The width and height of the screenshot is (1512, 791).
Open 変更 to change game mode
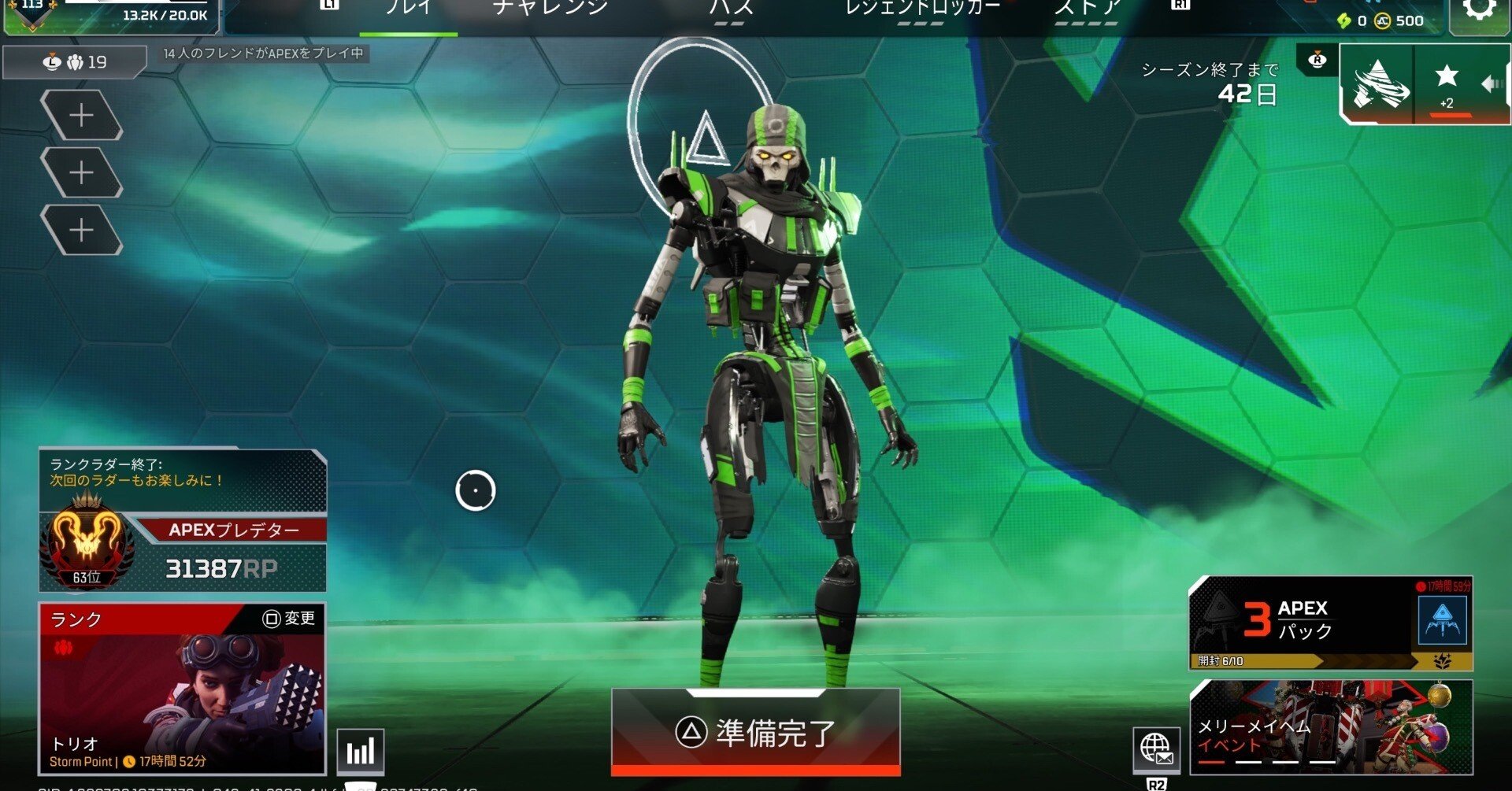(290, 619)
